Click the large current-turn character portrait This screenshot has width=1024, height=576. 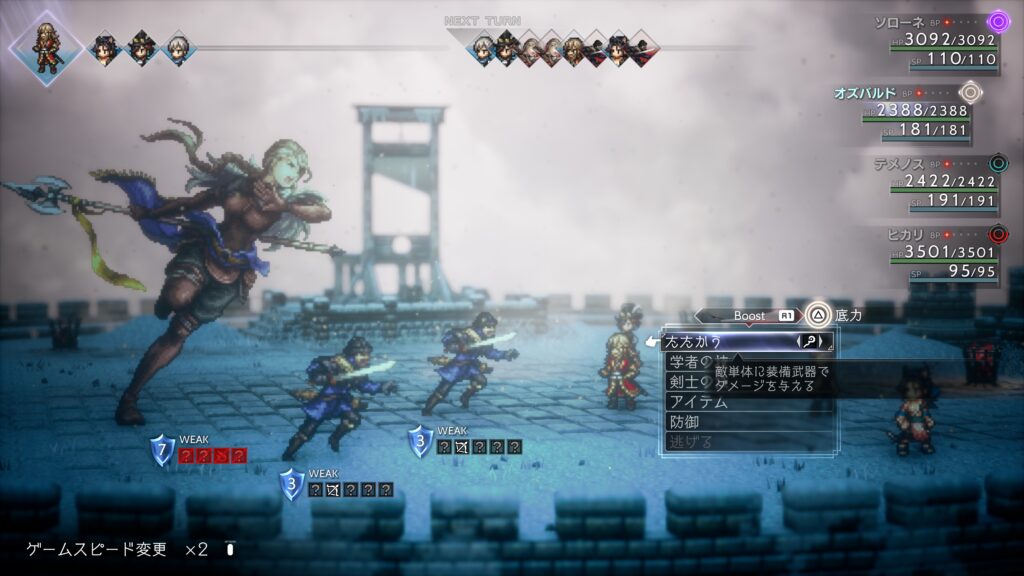coord(46,46)
